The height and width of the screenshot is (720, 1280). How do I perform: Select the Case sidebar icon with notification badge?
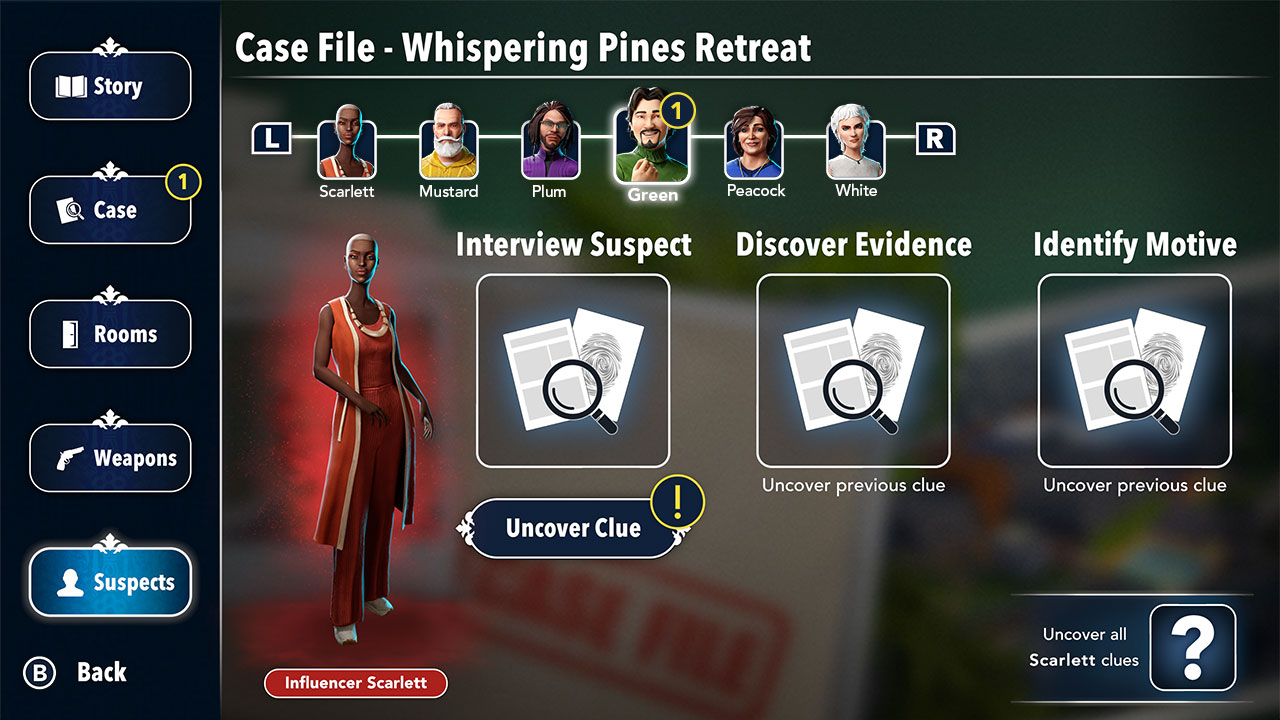[x=110, y=210]
